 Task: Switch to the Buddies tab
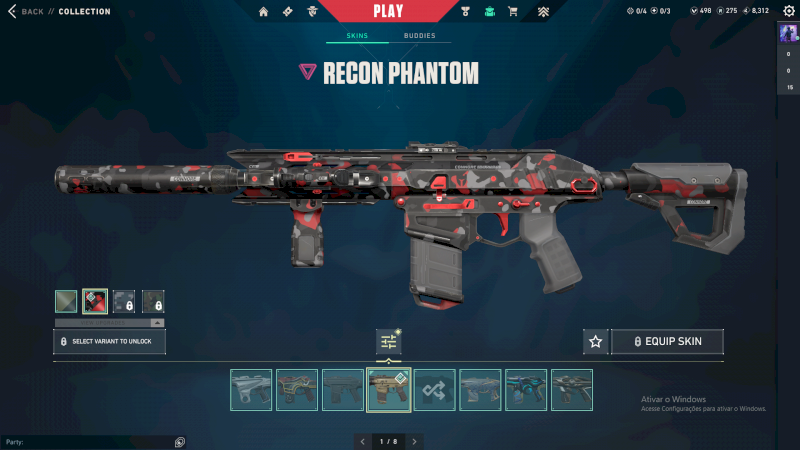point(419,36)
